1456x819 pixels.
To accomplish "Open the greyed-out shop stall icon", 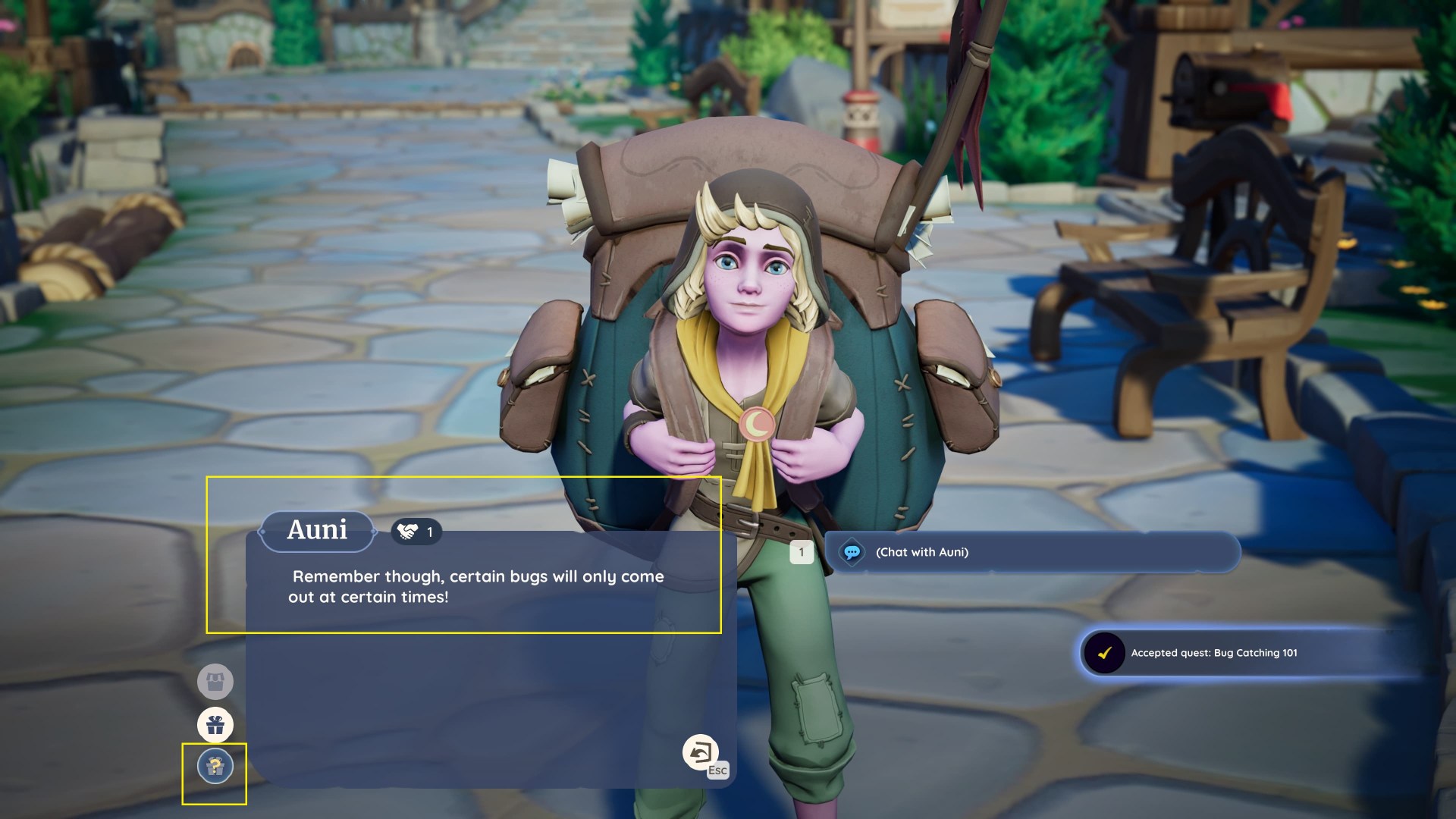I will 215,682.
